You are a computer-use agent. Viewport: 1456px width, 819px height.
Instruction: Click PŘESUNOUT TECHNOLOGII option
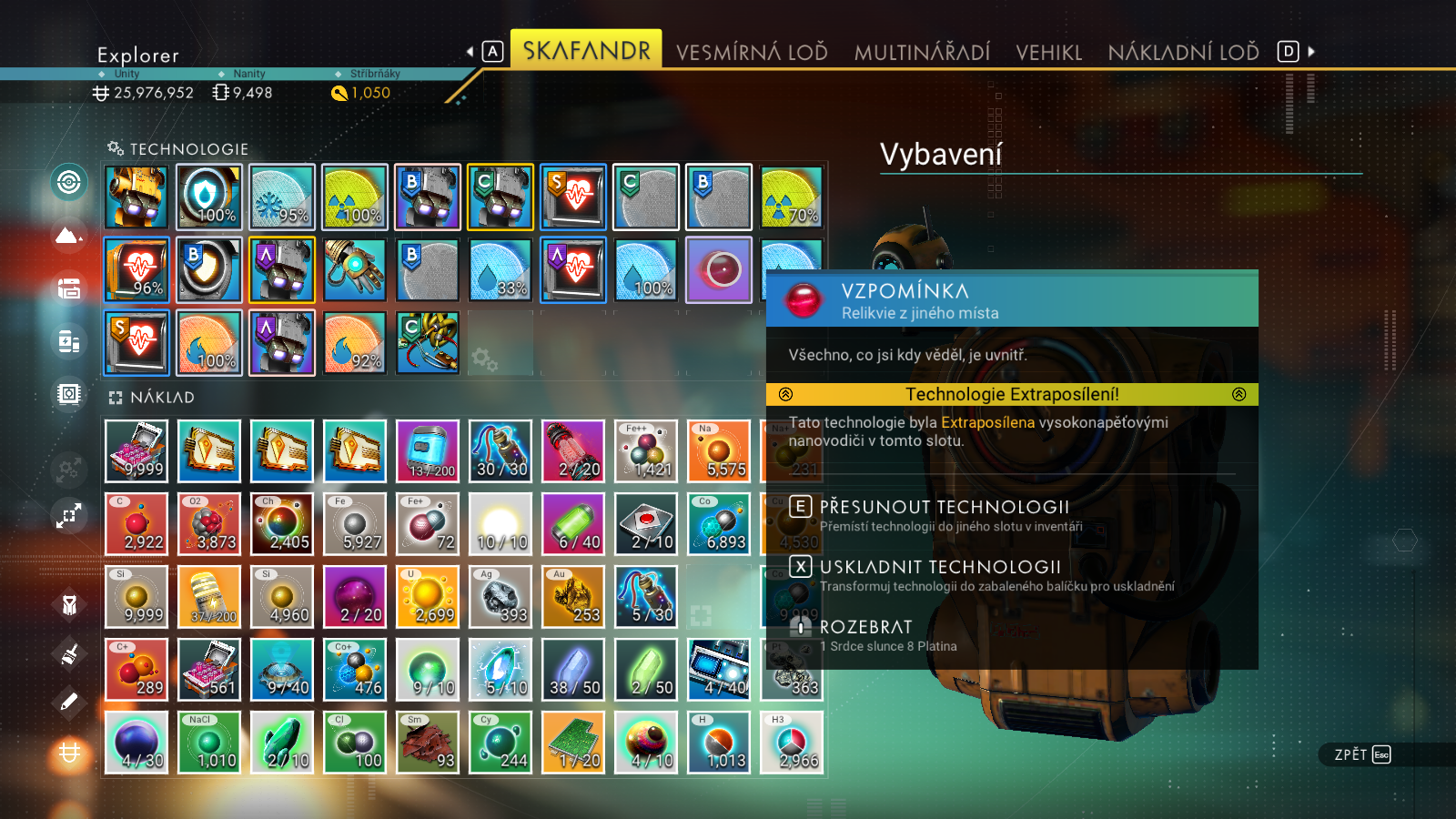click(x=944, y=507)
